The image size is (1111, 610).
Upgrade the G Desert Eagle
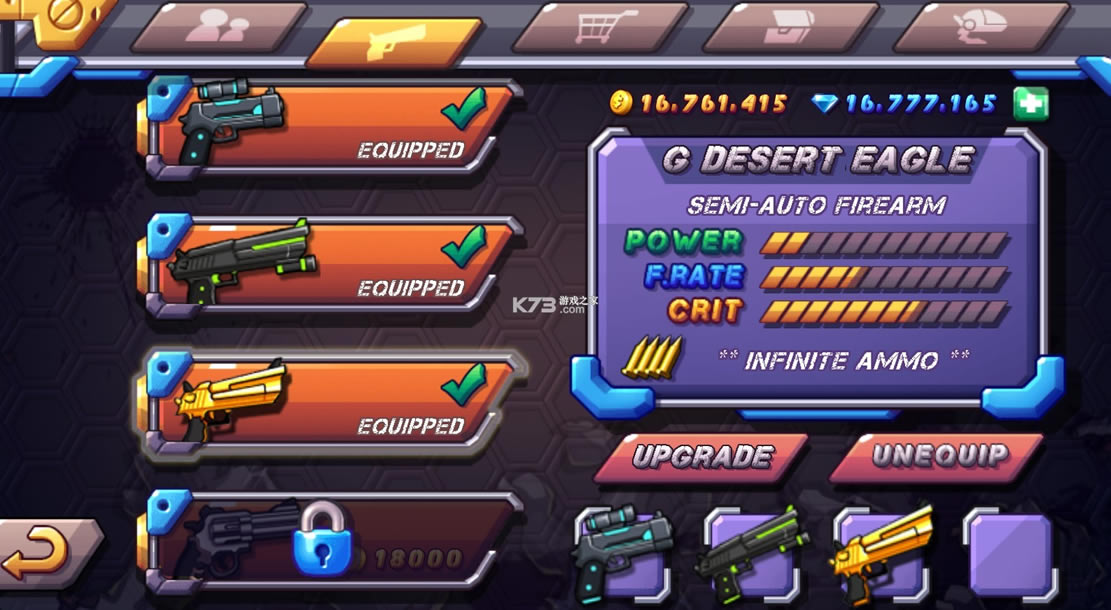pyautogui.click(x=702, y=457)
